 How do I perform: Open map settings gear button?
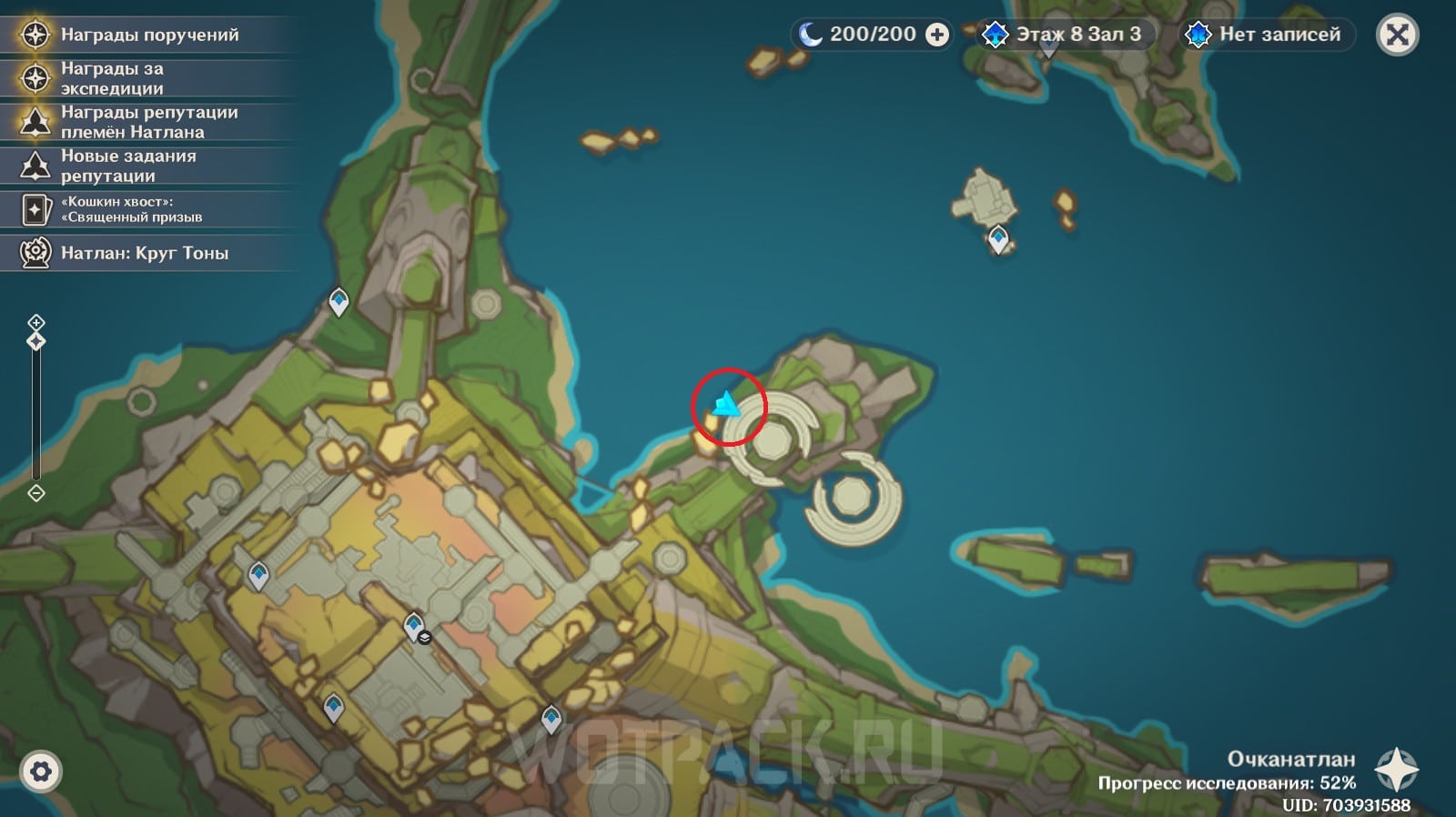click(41, 772)
